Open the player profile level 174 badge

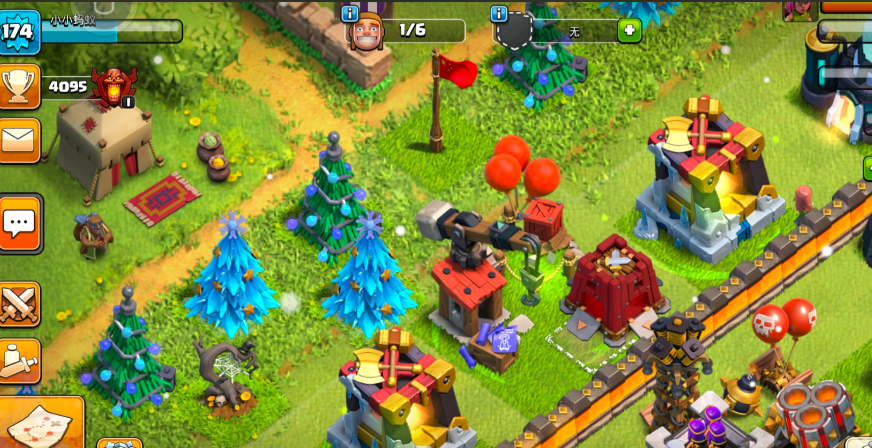[x=18, y=32]
